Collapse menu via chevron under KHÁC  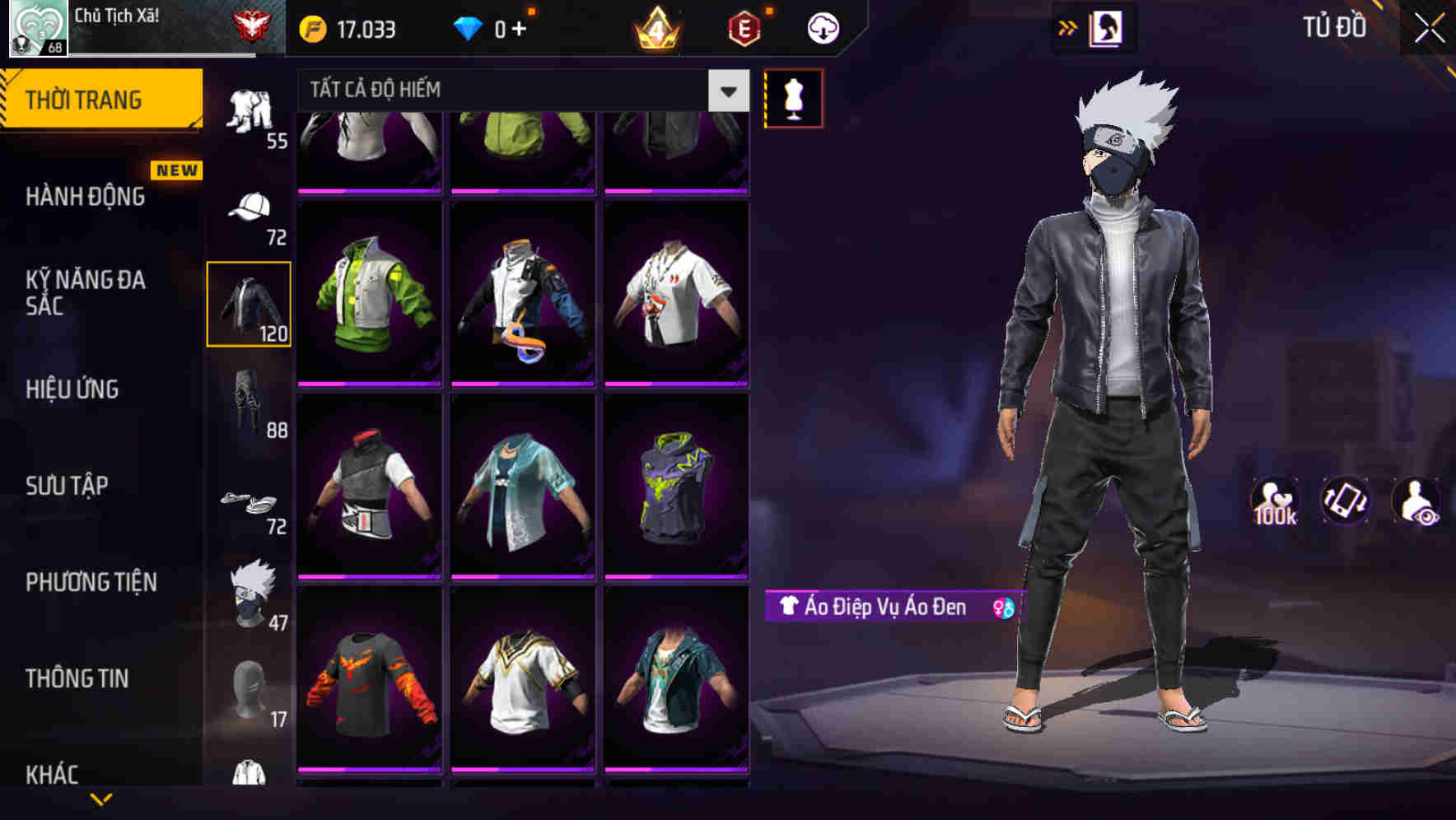click(101, 800)
